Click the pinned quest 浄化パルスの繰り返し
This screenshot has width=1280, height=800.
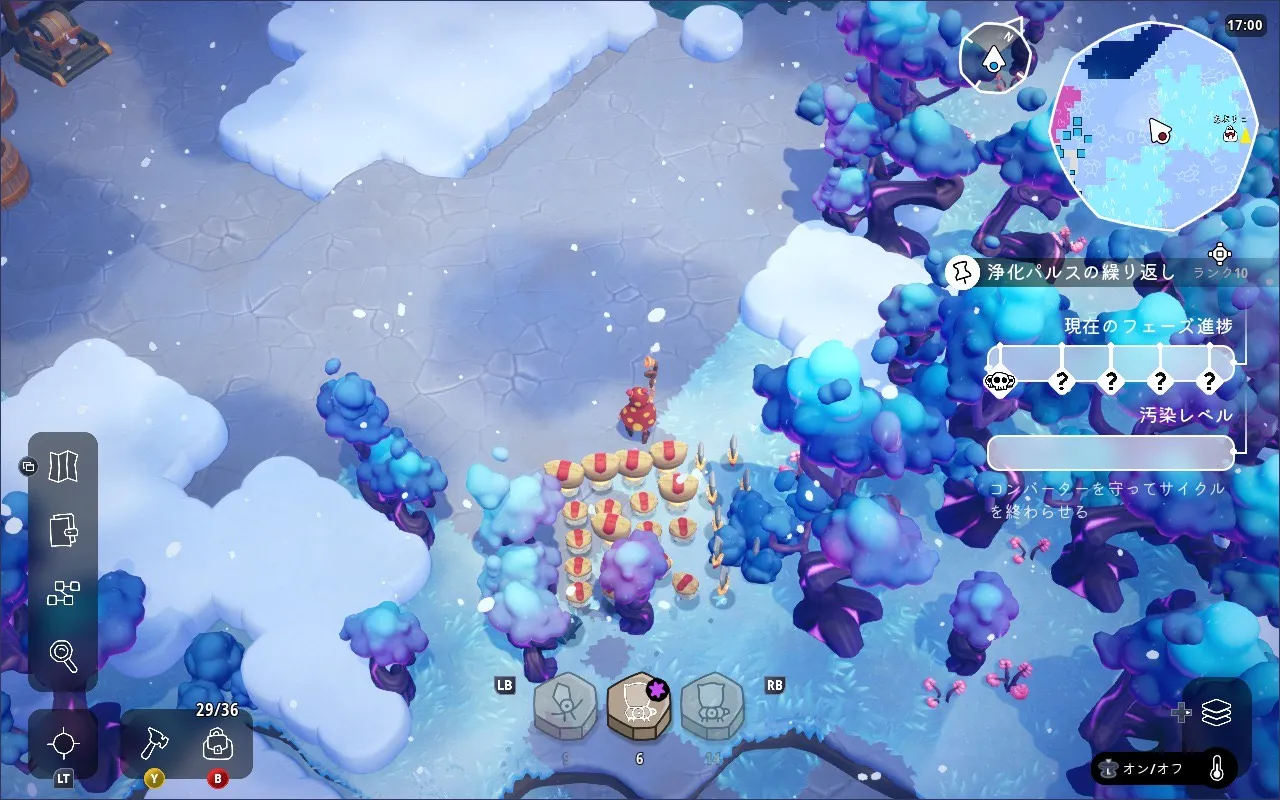click(1078, 272)
